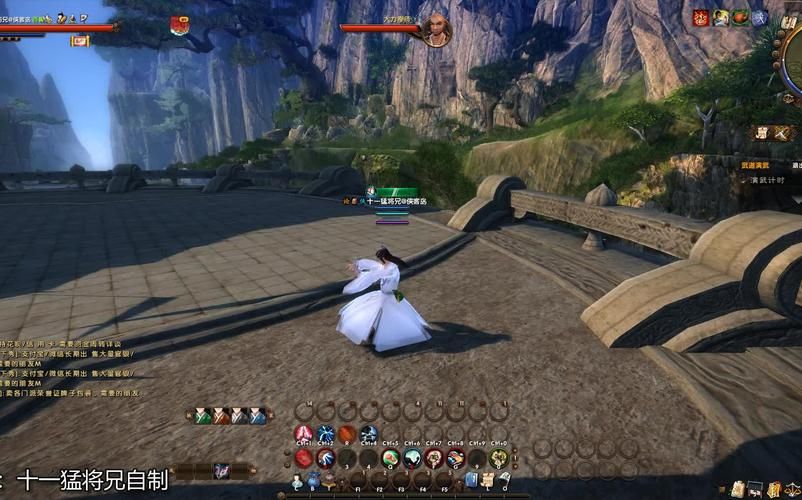Screen dimensions: 802x500
Task: Activate the red skill on the F slot
Action: 434,458
